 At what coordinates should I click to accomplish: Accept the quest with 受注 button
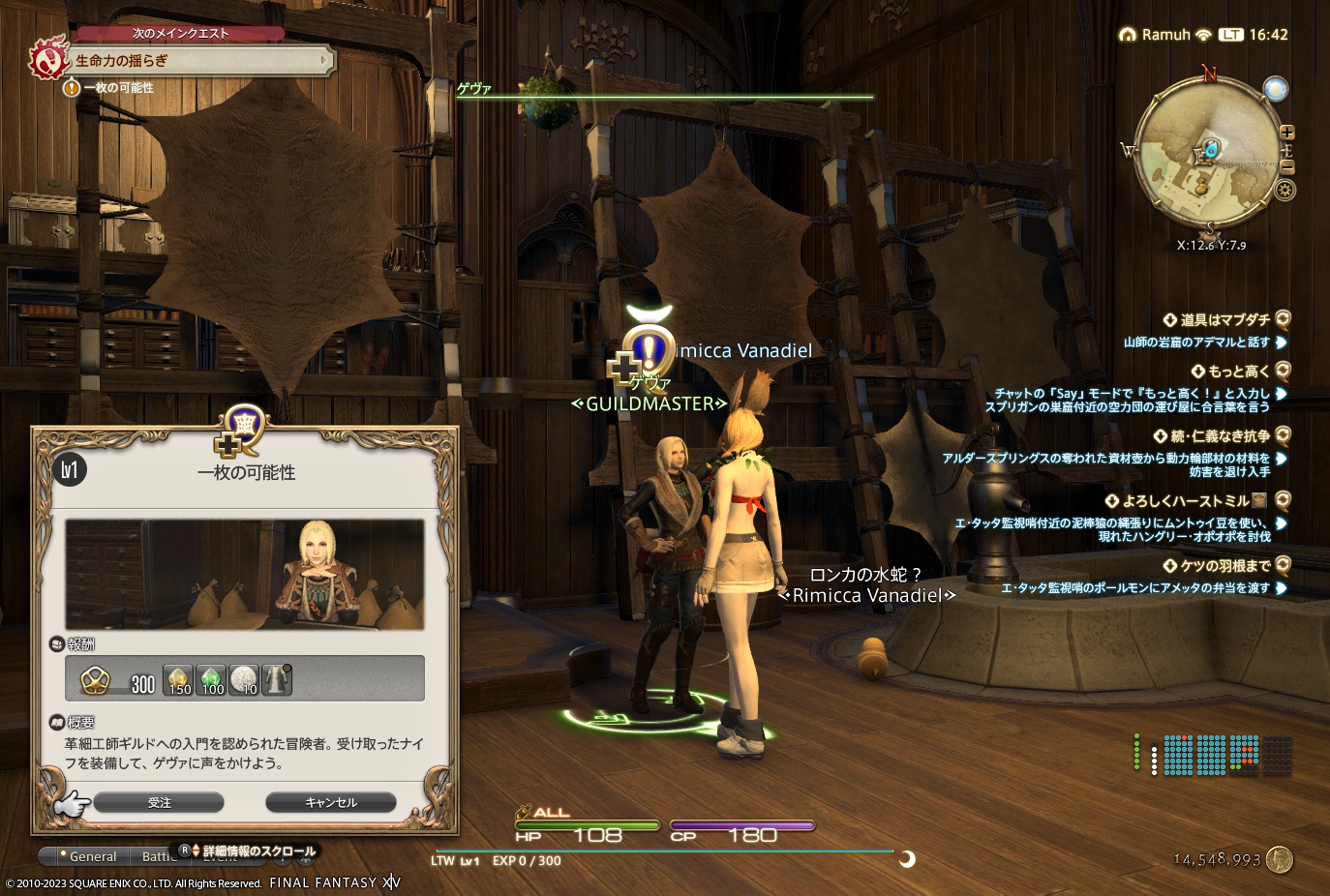[158, 802]
